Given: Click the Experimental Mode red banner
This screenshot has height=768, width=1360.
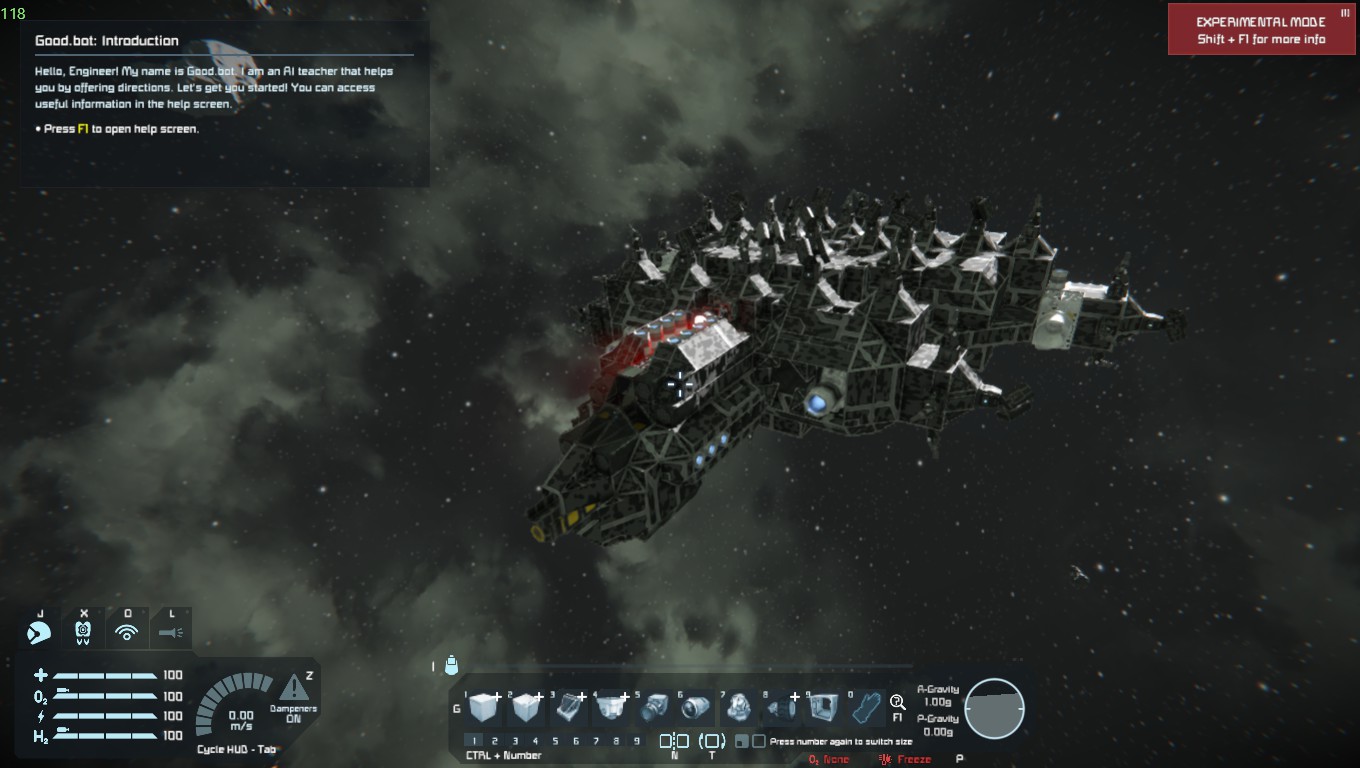Looking at the screenshot, I should [x=1262, y=30].
